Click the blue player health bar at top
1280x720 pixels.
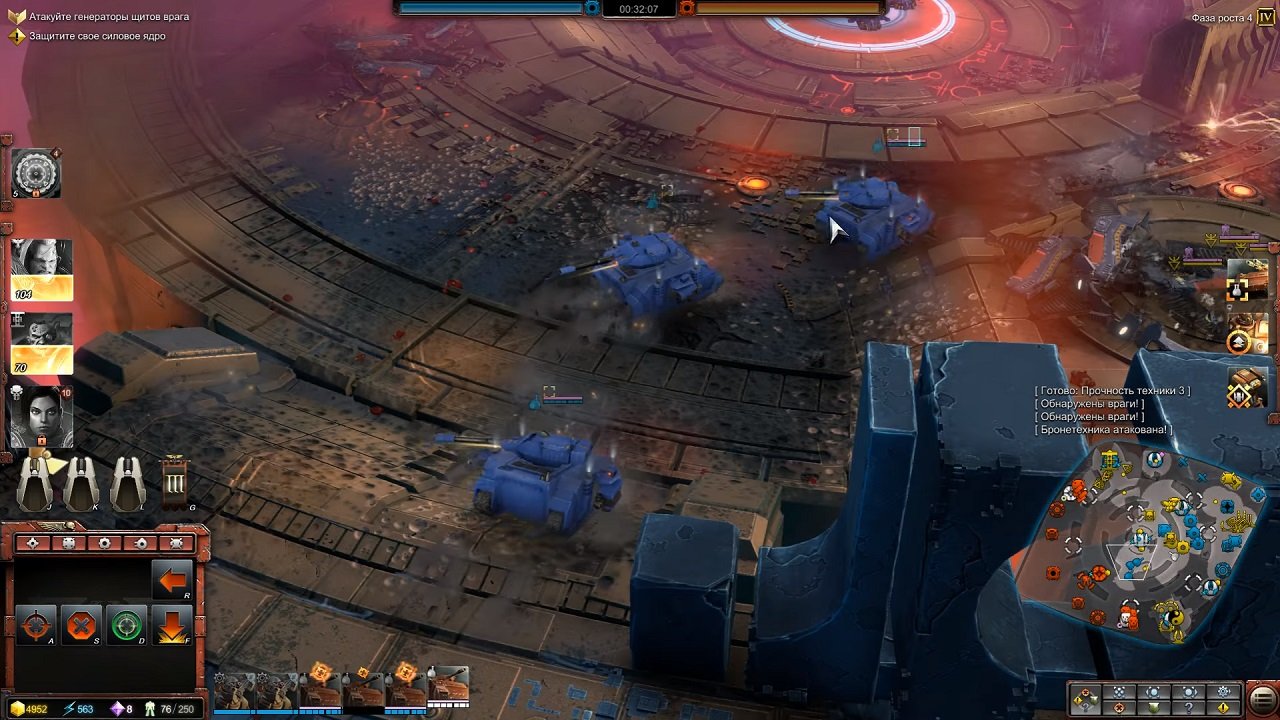click(490, 8)
